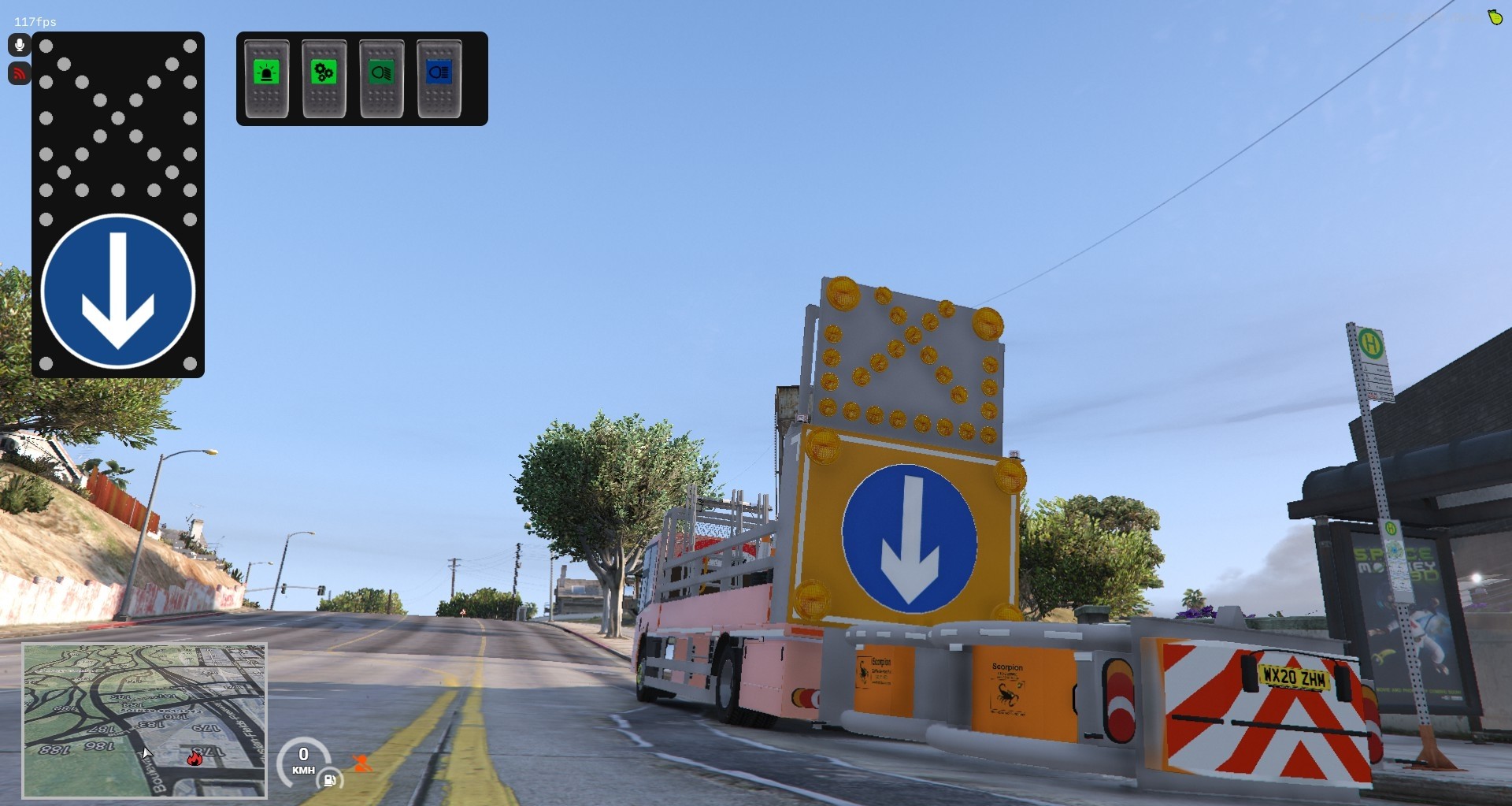The image size is (1512, 806).
Task: Click the red radio signal indicator
Action: 19,73
